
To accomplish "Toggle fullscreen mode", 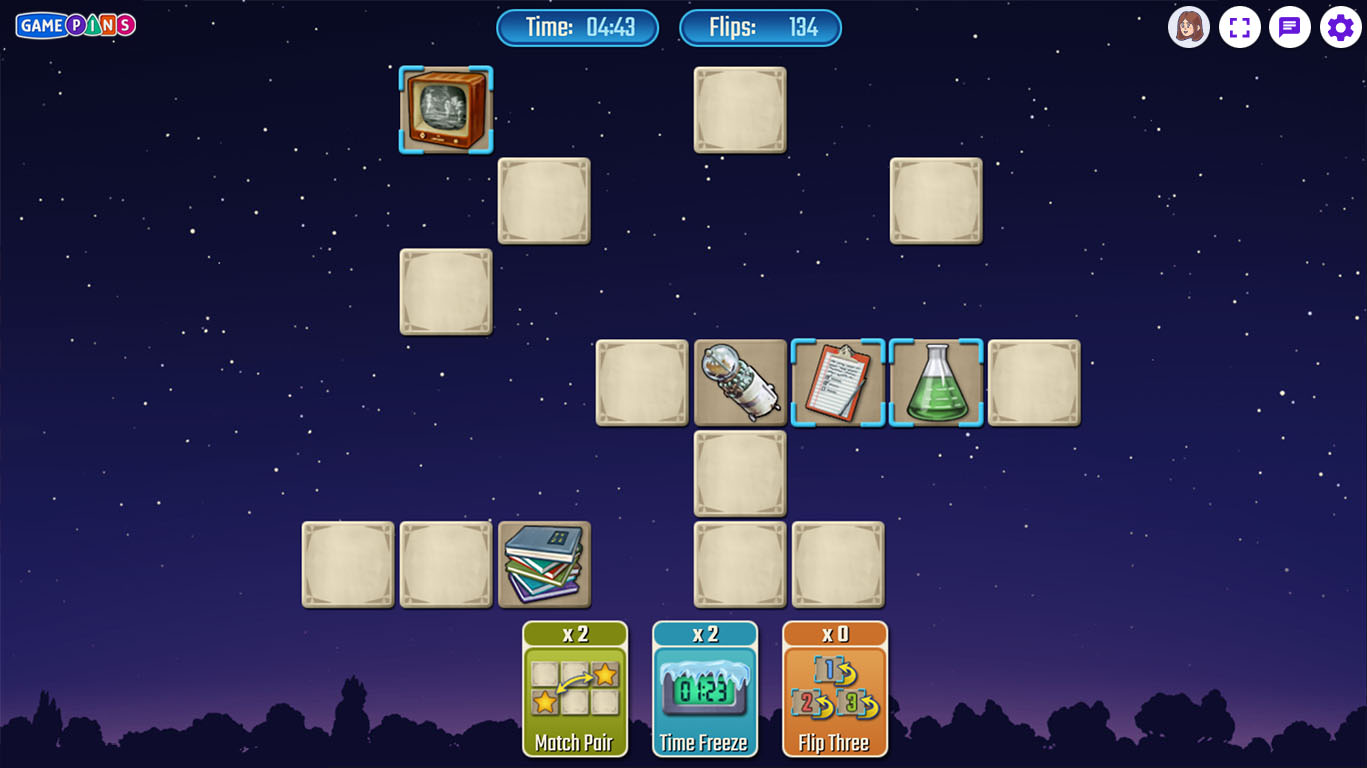I will [x=1240, y=27].
